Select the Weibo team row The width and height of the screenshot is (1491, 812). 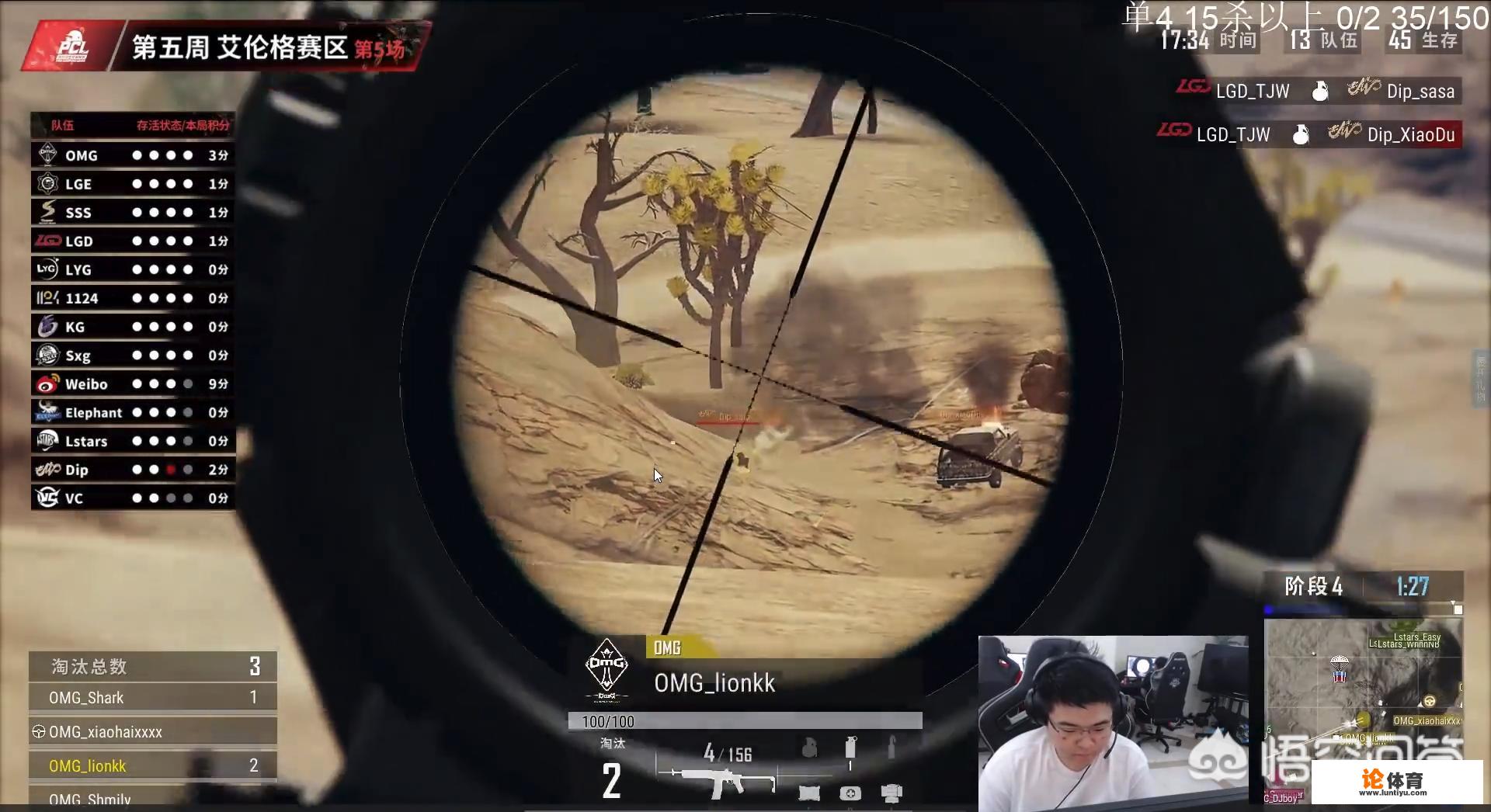click(x=132, y=384)
